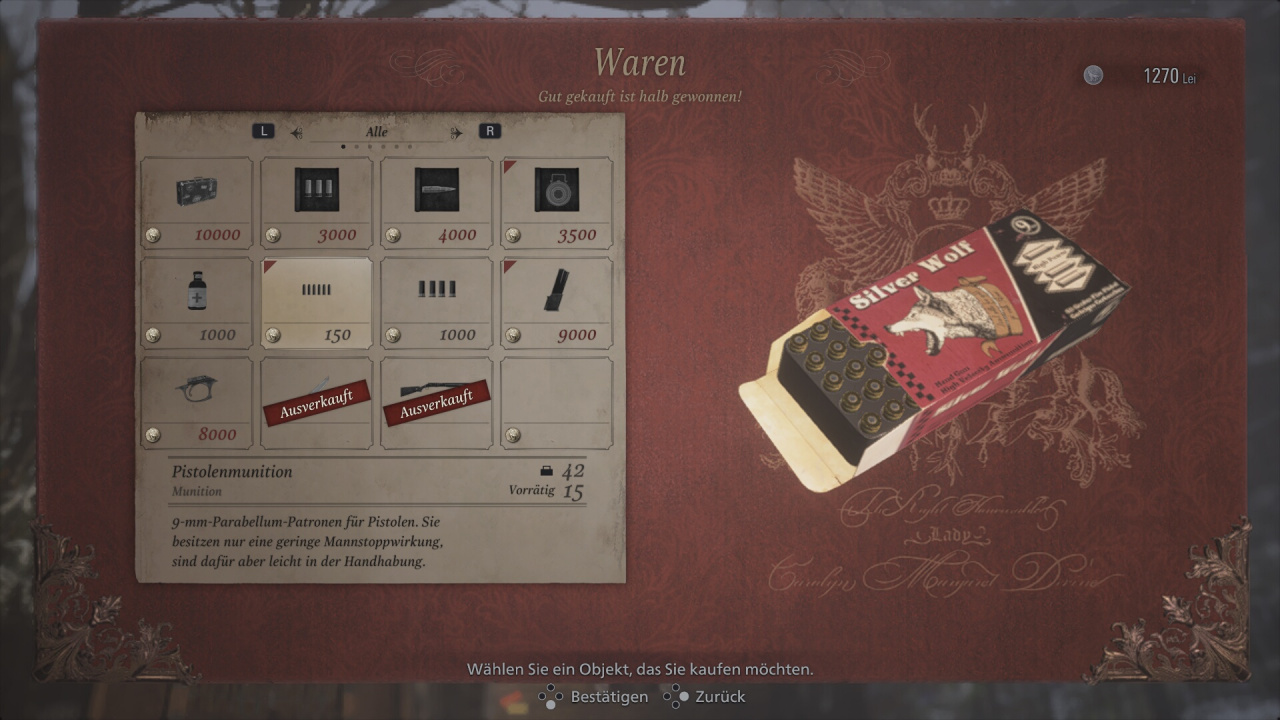Select the sold-out knife slot
Viewport: 1280px width, 720px height.
[x=317, y=402]
